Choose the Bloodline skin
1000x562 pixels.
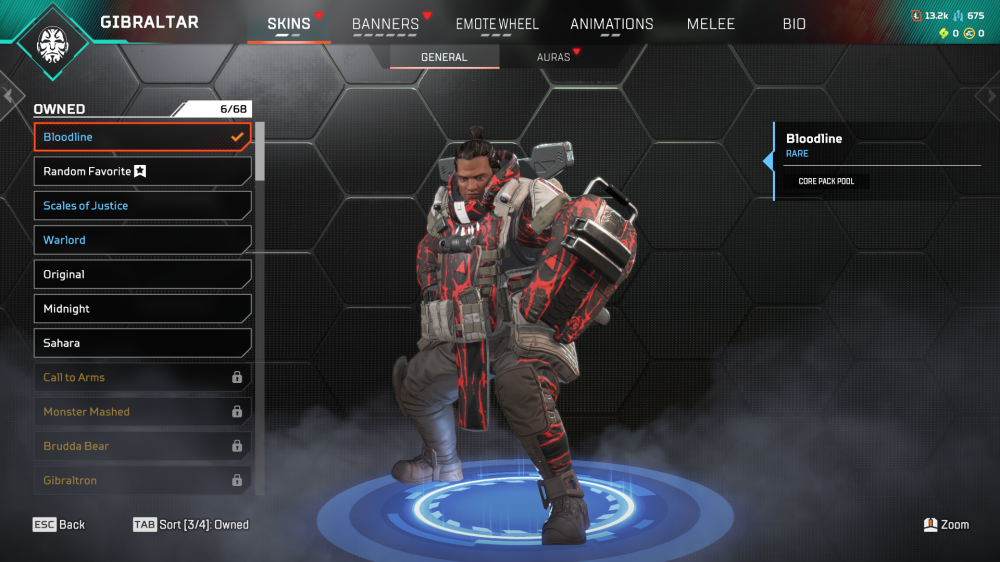tap(142, 137)
